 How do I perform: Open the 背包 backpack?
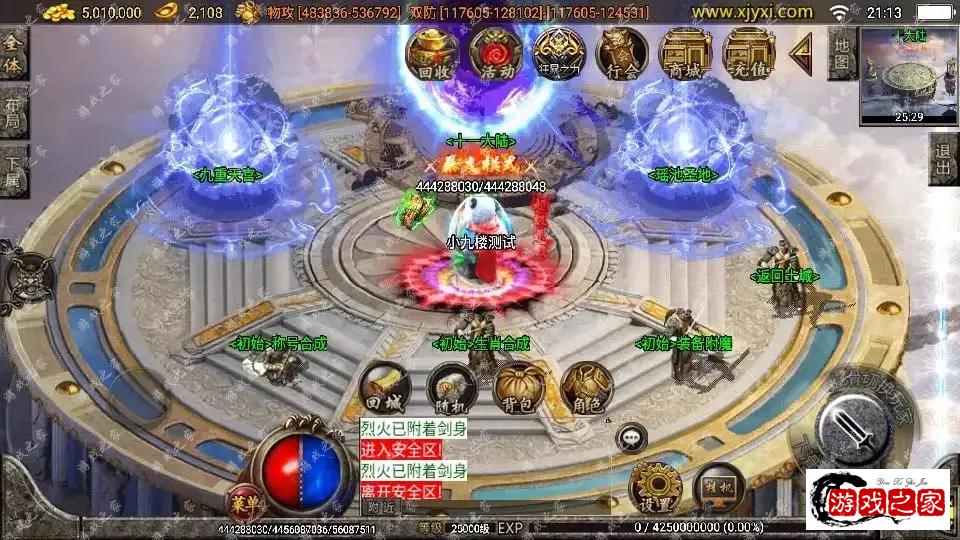(x=517, y=389)
